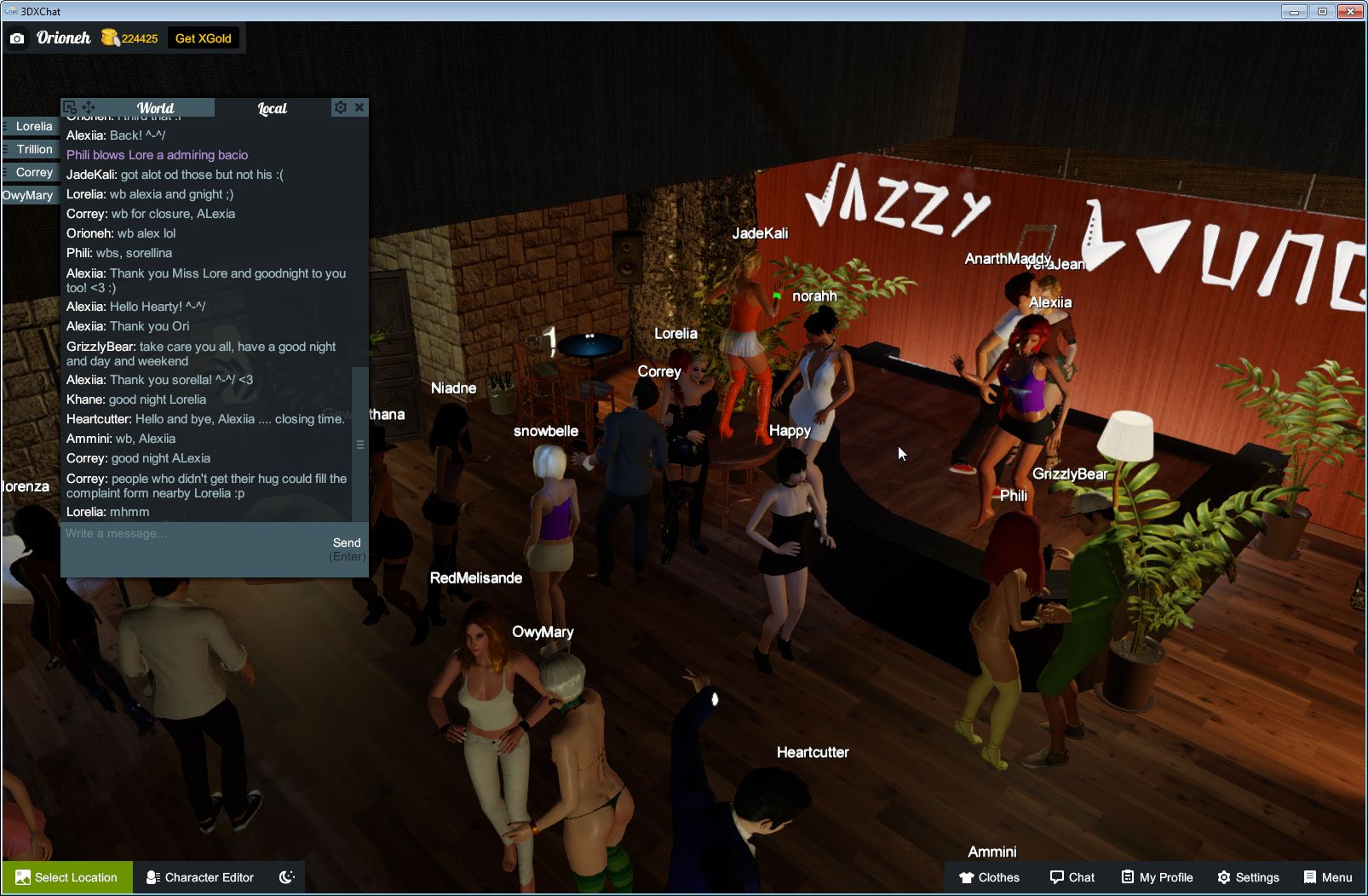The width and height of the screenshot is (1368, 896).
Task: Click the Select Location button
Action: click(66, 877)
